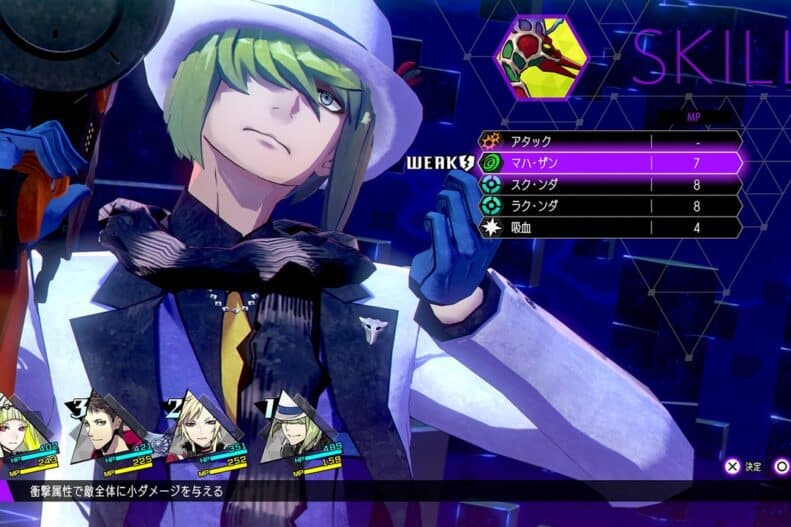Pick the ラク・ンダ skill
The height and width of the screenshot is (527, 791).
click(x=610, y=206)
